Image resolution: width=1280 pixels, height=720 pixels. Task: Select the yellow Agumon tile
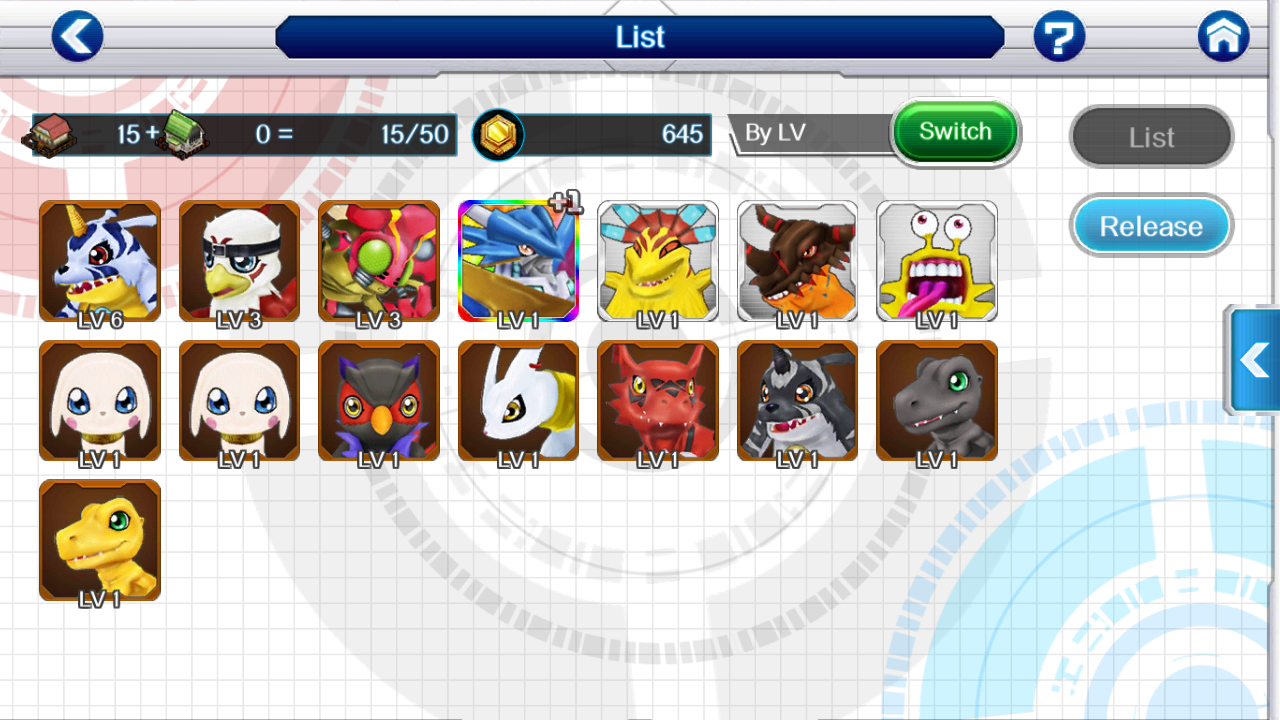click(x=100, y=540)
